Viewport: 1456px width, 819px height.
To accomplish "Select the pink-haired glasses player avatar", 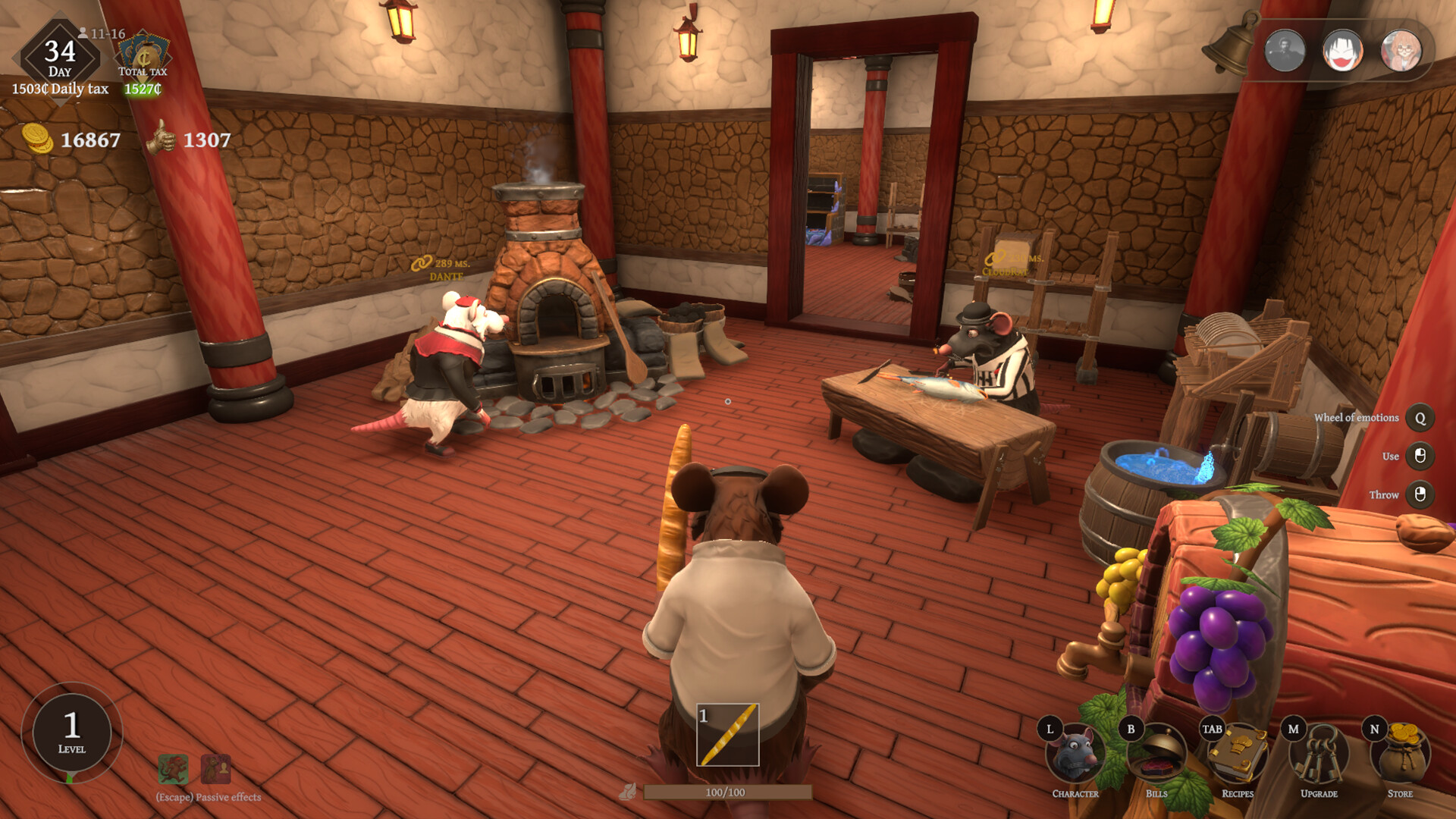I will pyautogui.click(x=1401, y=51).
